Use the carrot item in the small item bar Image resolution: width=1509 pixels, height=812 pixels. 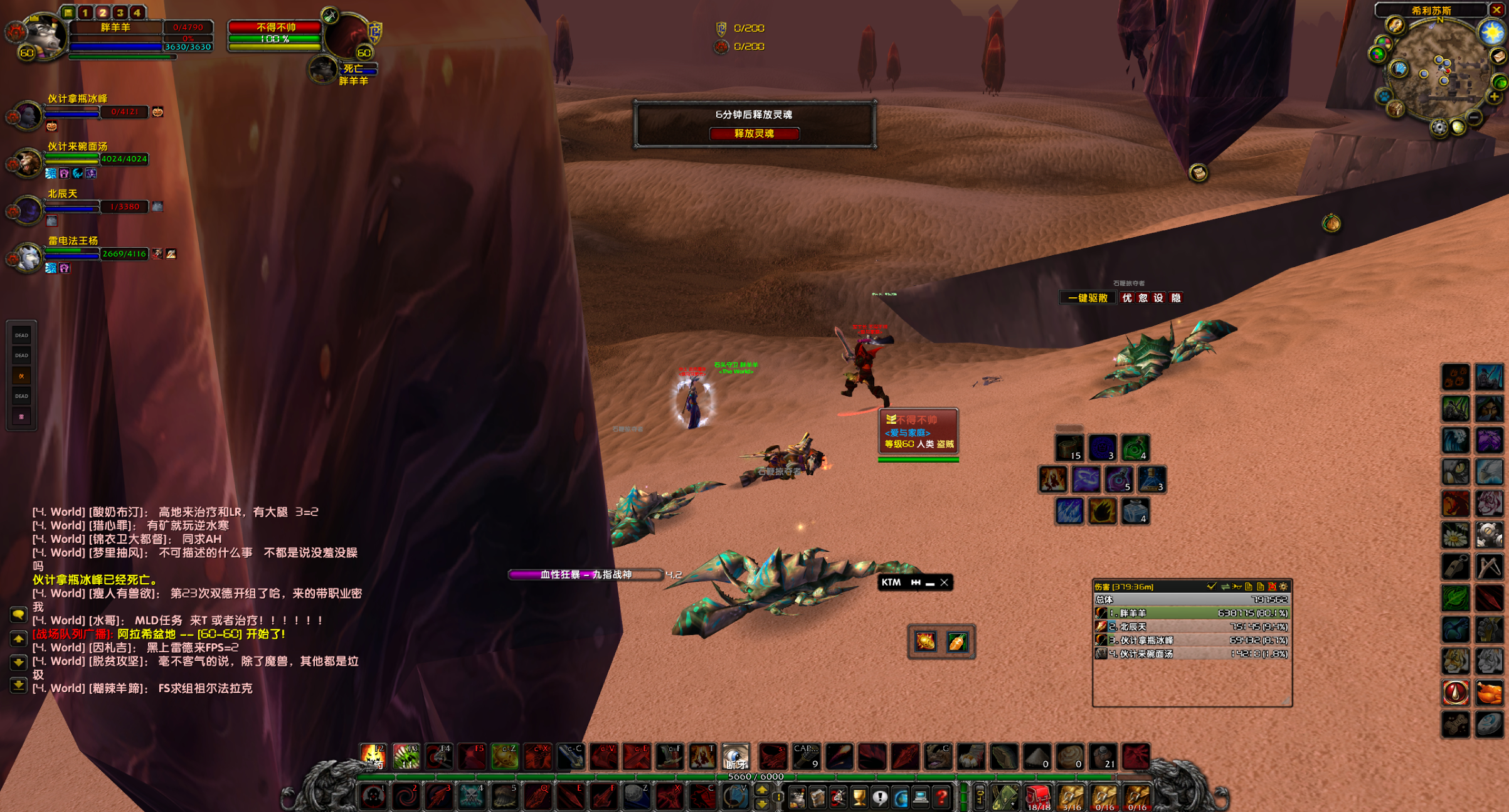click(957, 641)
